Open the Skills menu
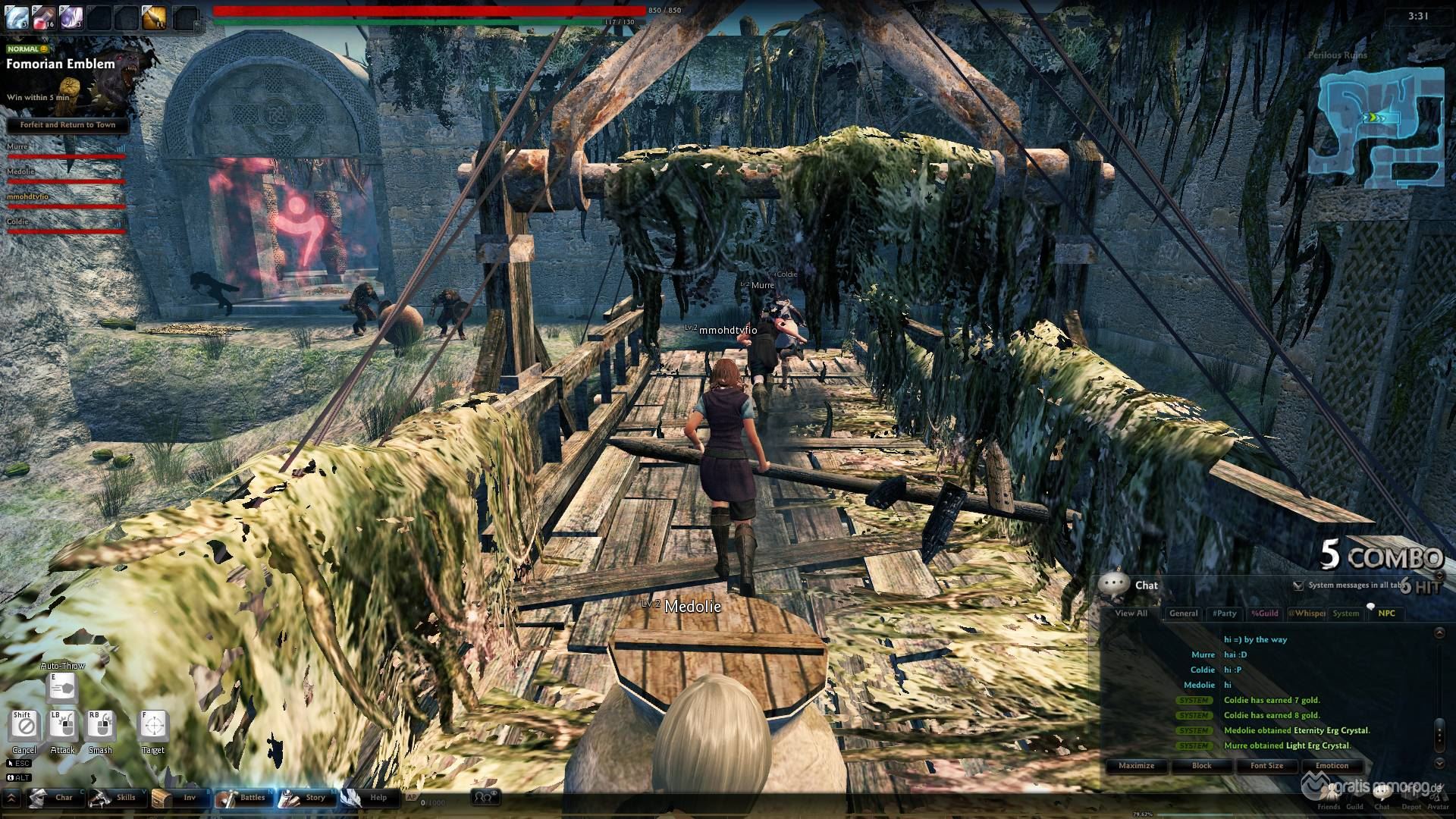The width and height of the screenshot is (1456, 819). pyautogui.click(x=115, y=797)
